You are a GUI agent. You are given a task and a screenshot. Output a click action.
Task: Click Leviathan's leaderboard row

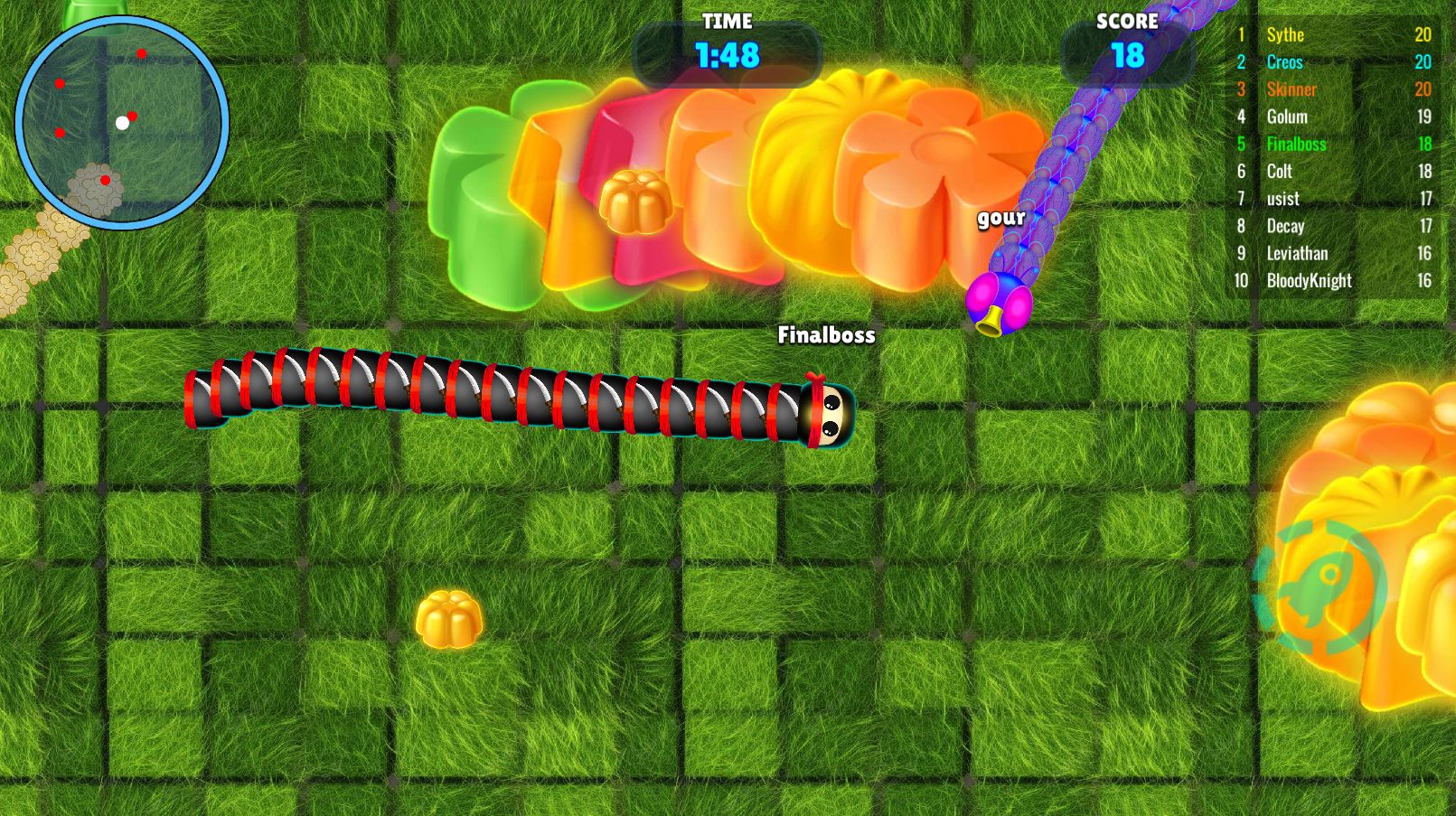tap(1332, 253)
